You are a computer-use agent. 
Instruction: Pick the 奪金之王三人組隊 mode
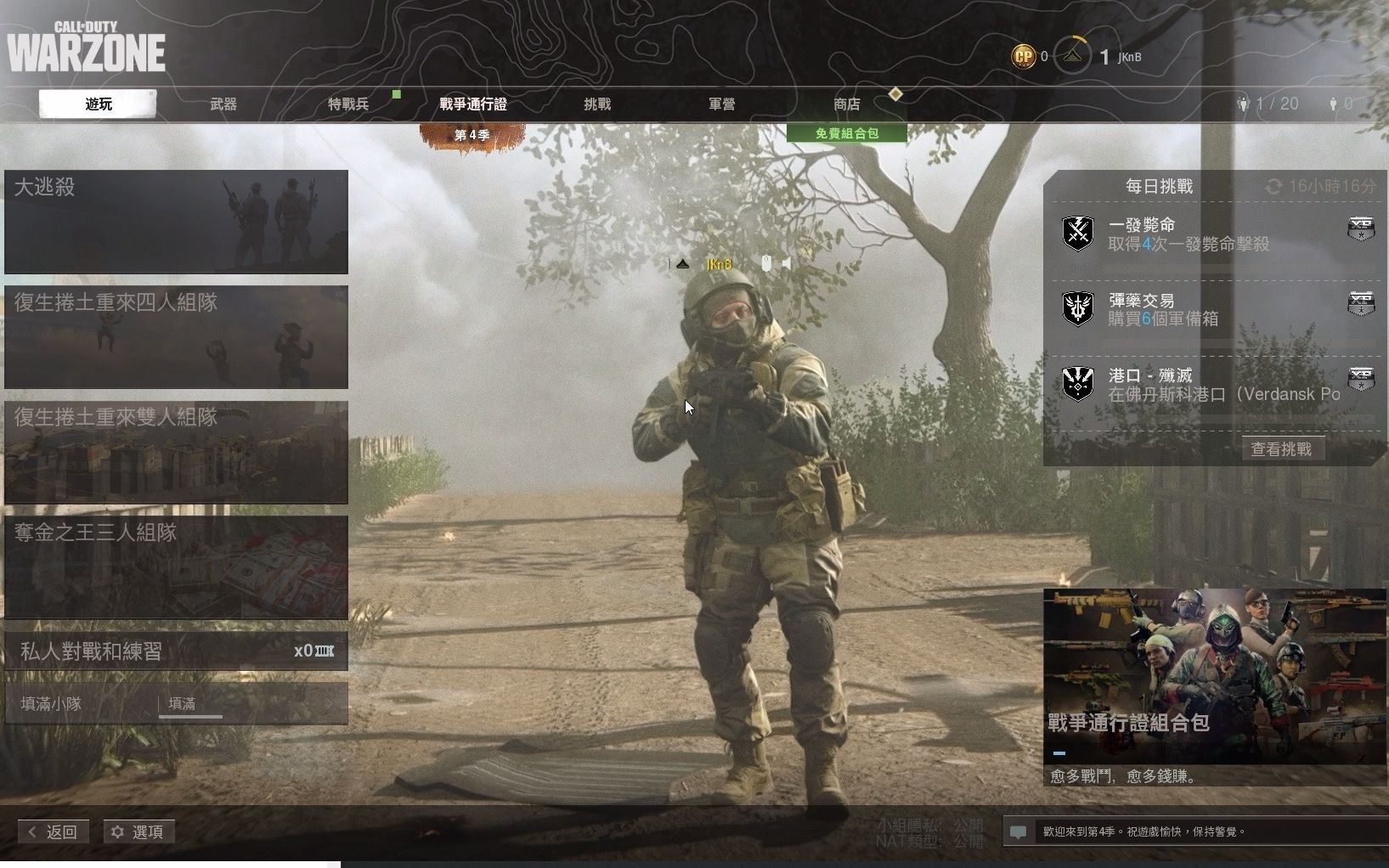176,566
